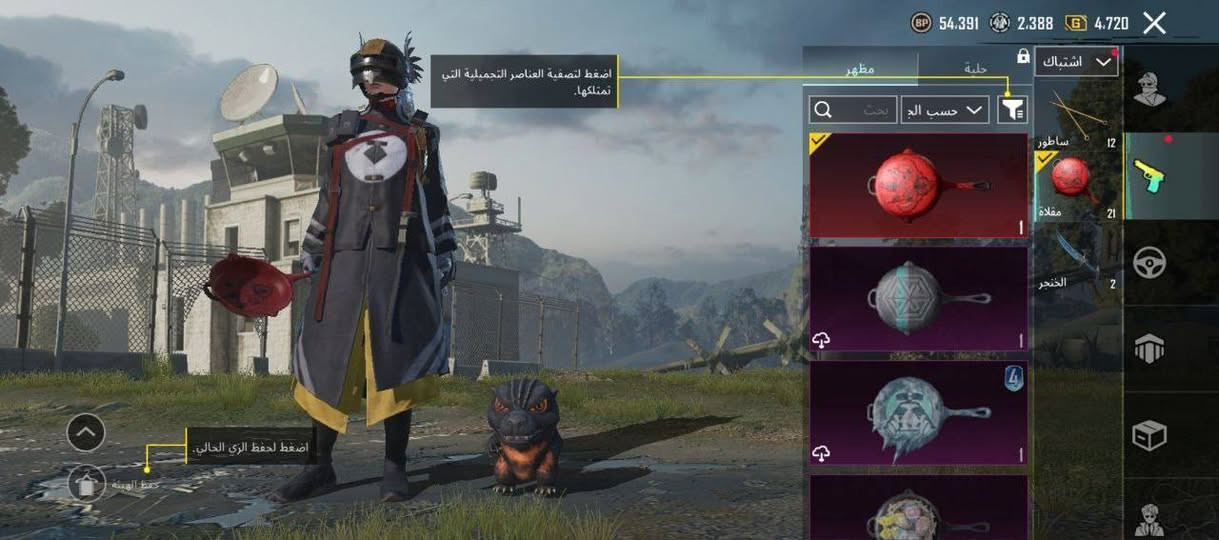The width and height of the screenshot is (1219, 540).
Task: Save the current outfit with hanger button
Action: tap(86, 483)
